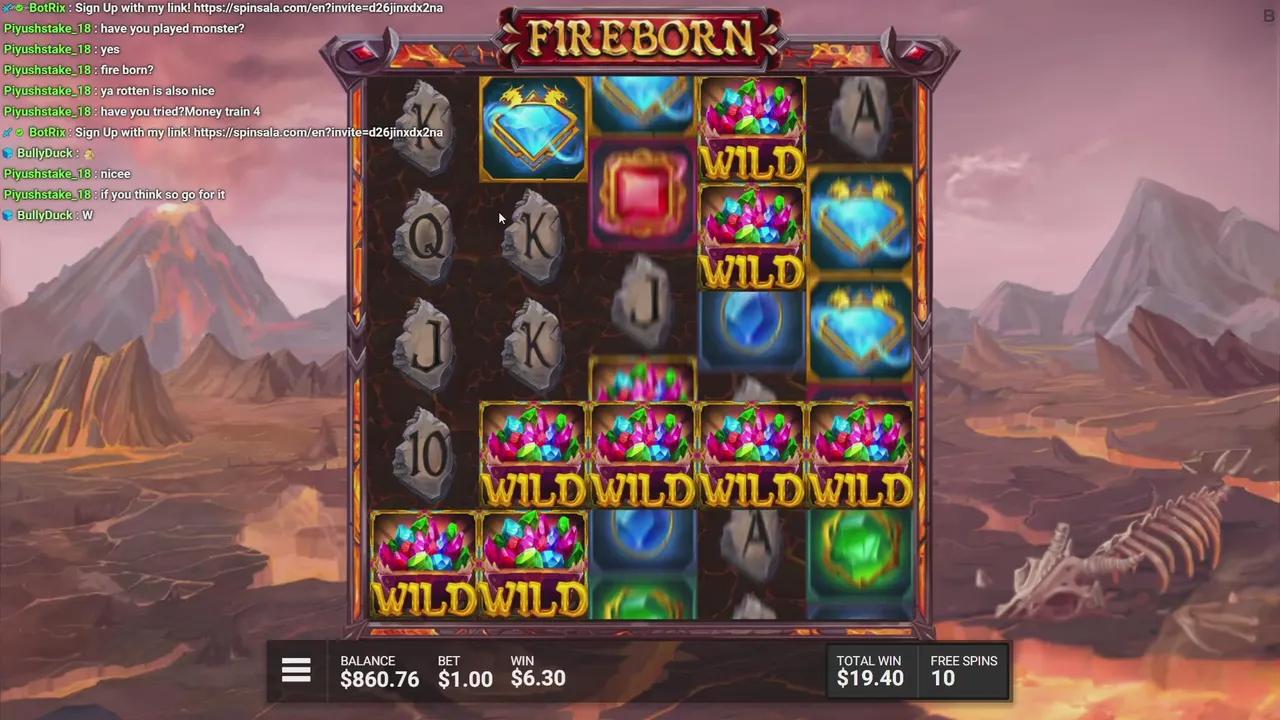Click the topmost WILD gem symbol
This screenshot has width=1280, height=720.
tap(750, 130)
